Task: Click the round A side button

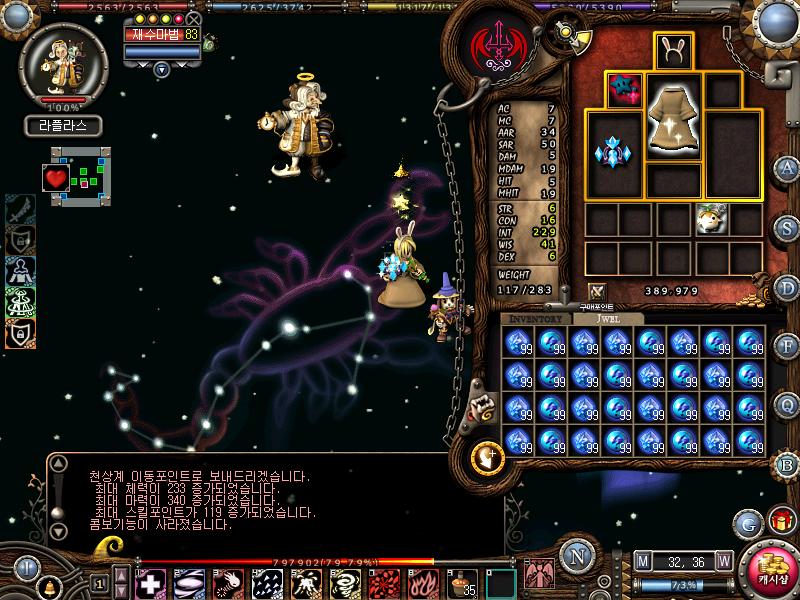Action: (x=788, y=168)
